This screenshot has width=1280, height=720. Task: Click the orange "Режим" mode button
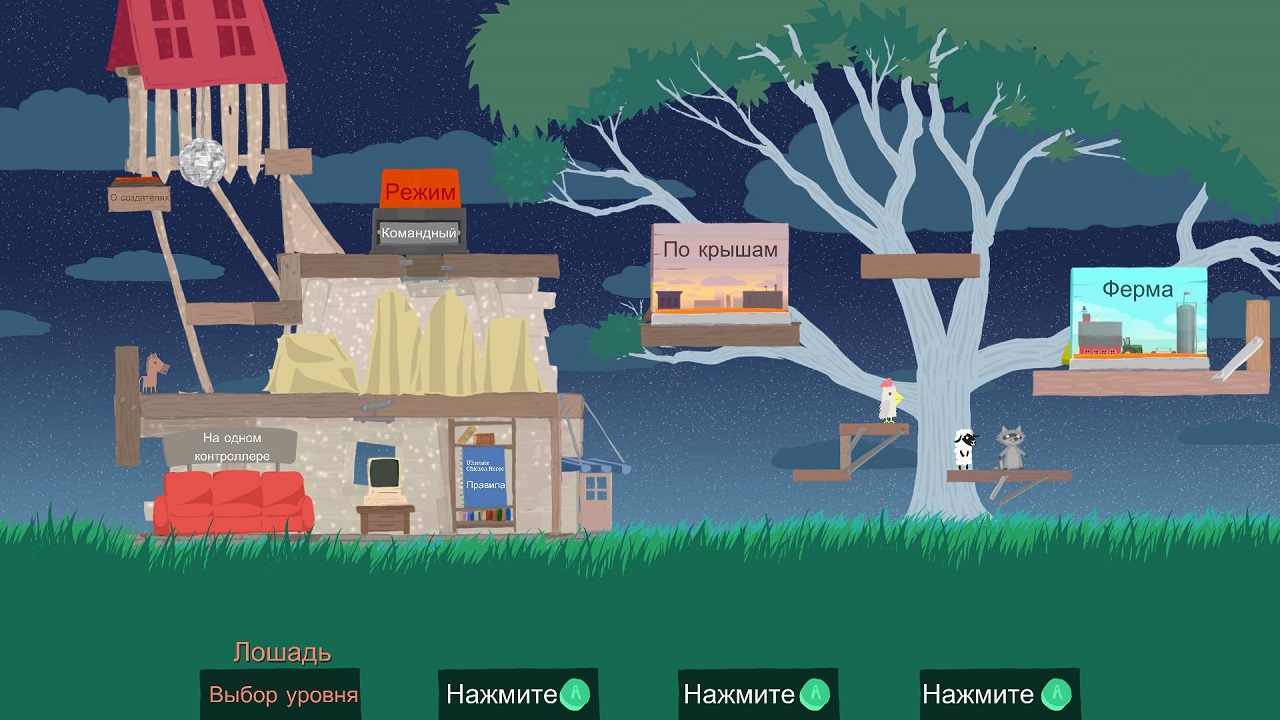point(420,190)
